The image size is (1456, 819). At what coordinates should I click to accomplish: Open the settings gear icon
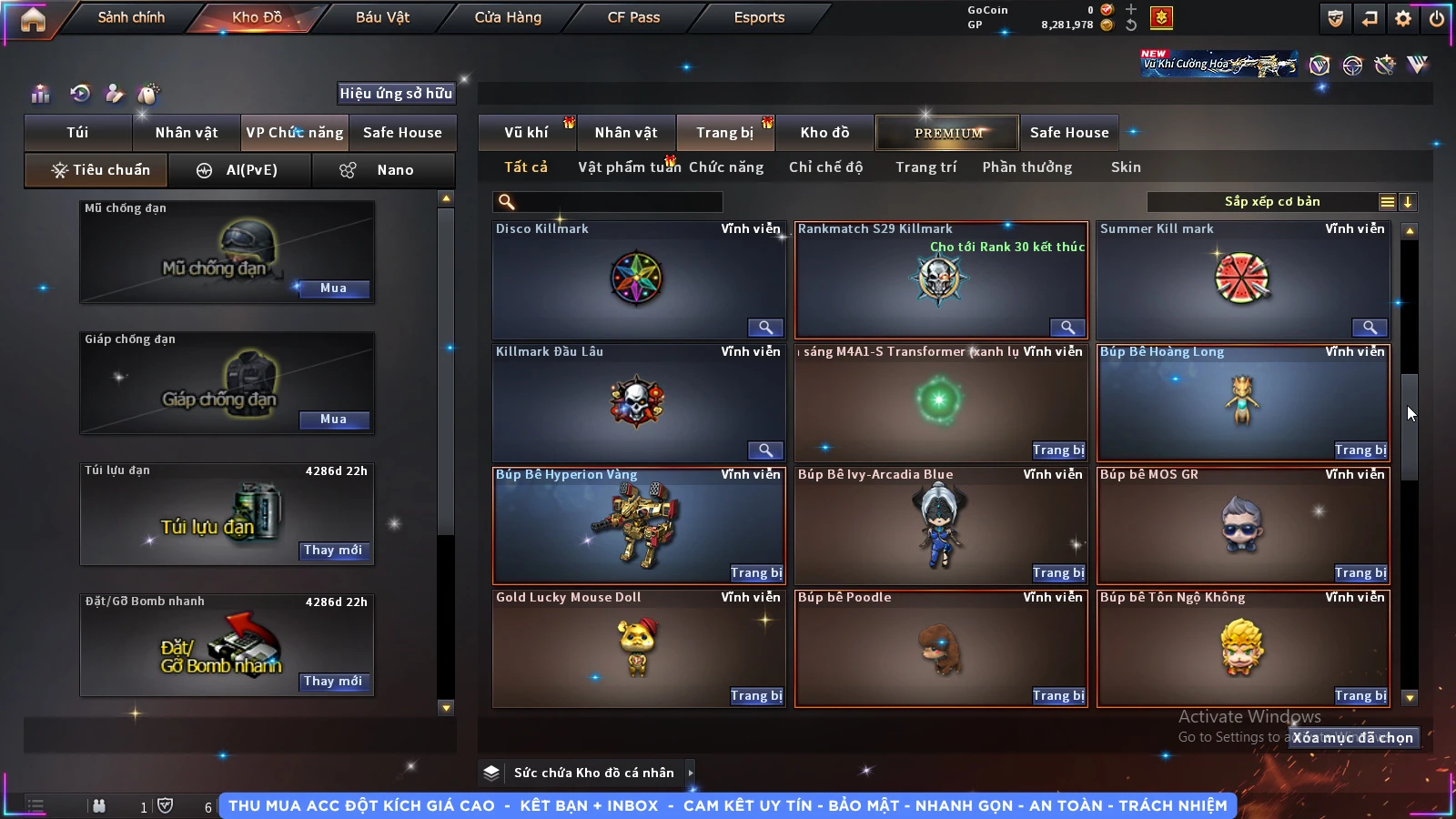pos(1403,18)
